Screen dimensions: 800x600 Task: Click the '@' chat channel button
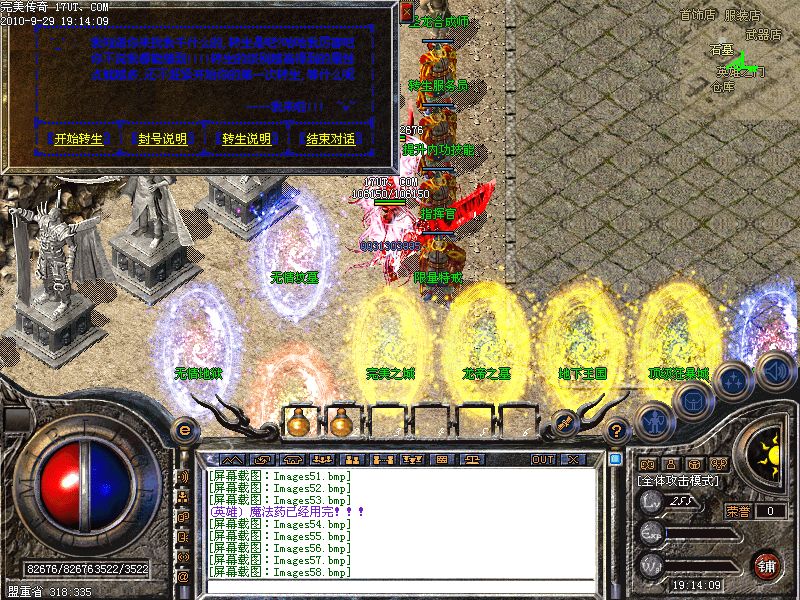[x=183, y=577]
